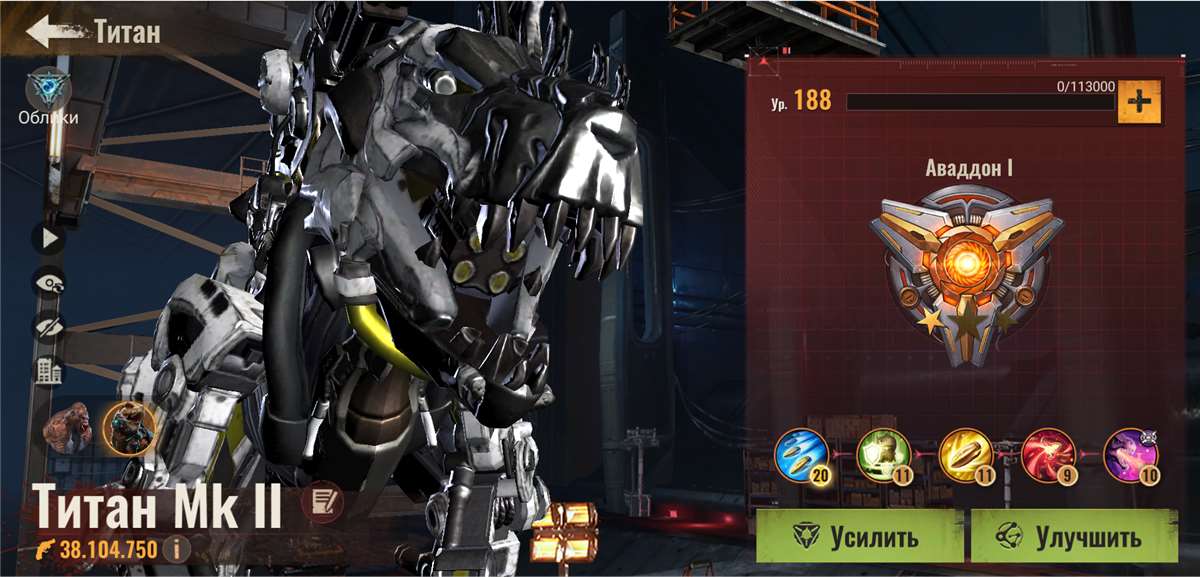Add experience with the plus button
This screenshot has height=577, width=1200.
coord(1139,102)
